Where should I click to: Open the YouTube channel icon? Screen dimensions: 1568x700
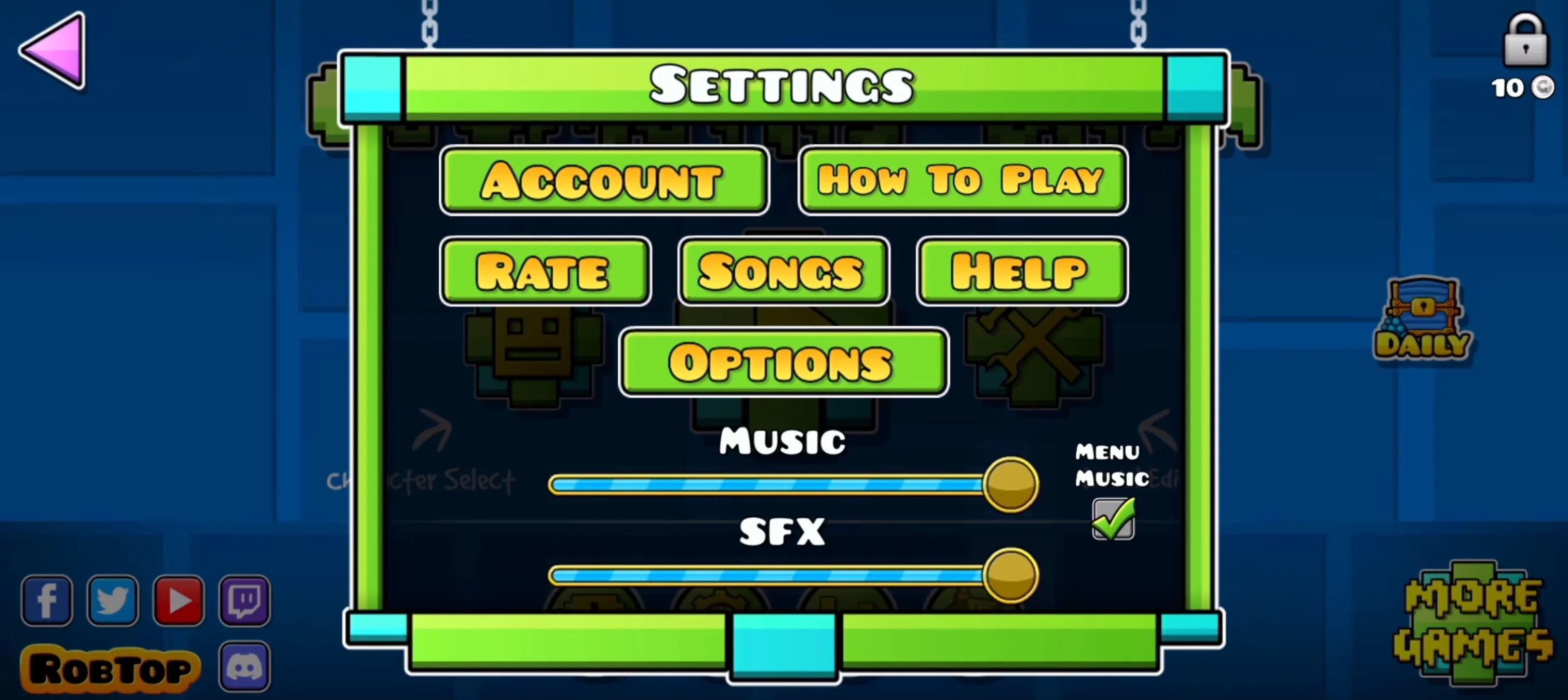coord(179,601)
